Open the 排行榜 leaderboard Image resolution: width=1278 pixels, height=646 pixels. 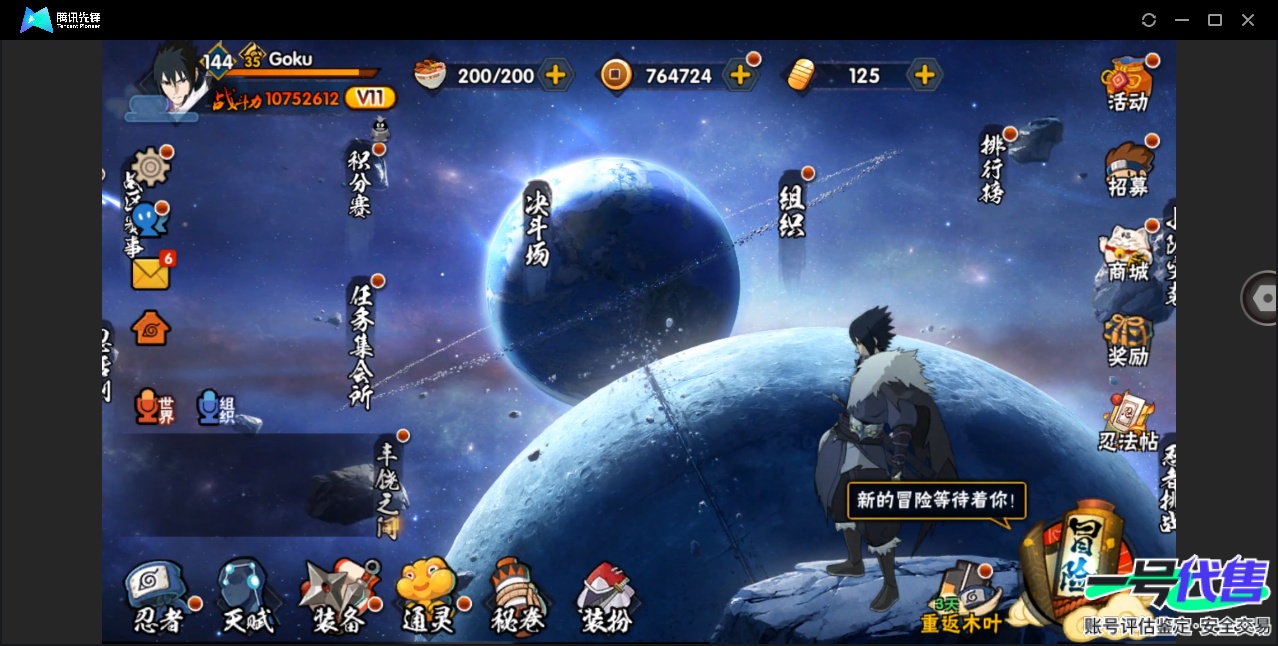pos(992,168)
